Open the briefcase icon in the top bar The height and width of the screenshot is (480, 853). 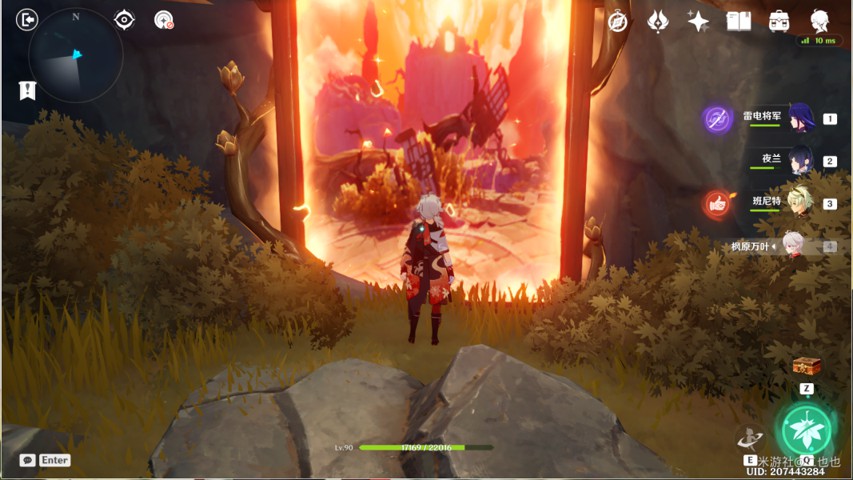[779, 21]
